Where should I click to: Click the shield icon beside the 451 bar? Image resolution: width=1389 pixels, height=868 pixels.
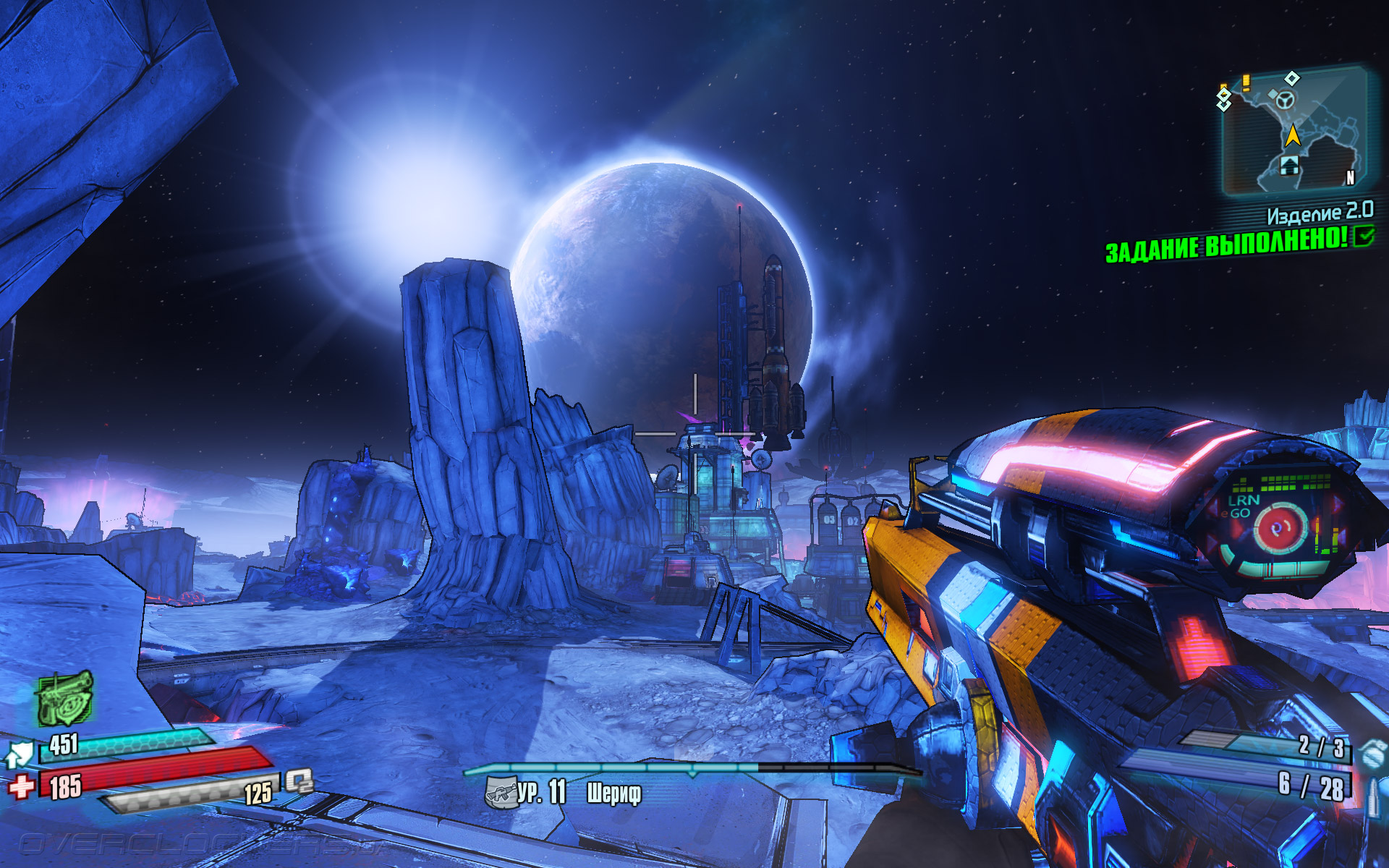pyautogui.click(x=20, y=754)
